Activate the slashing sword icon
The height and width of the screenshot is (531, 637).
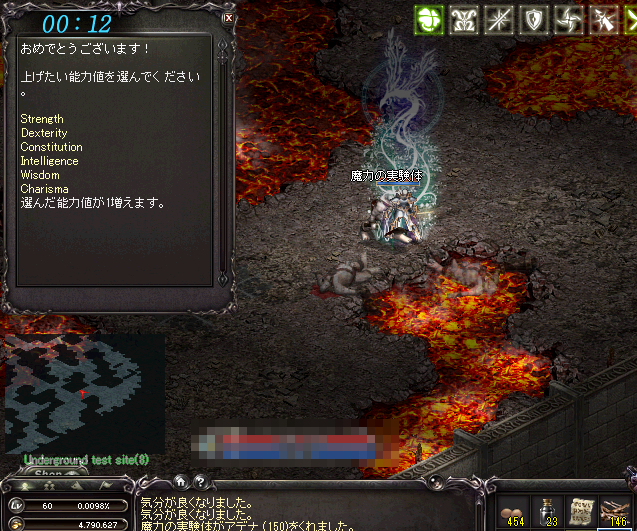coord(605,19)
